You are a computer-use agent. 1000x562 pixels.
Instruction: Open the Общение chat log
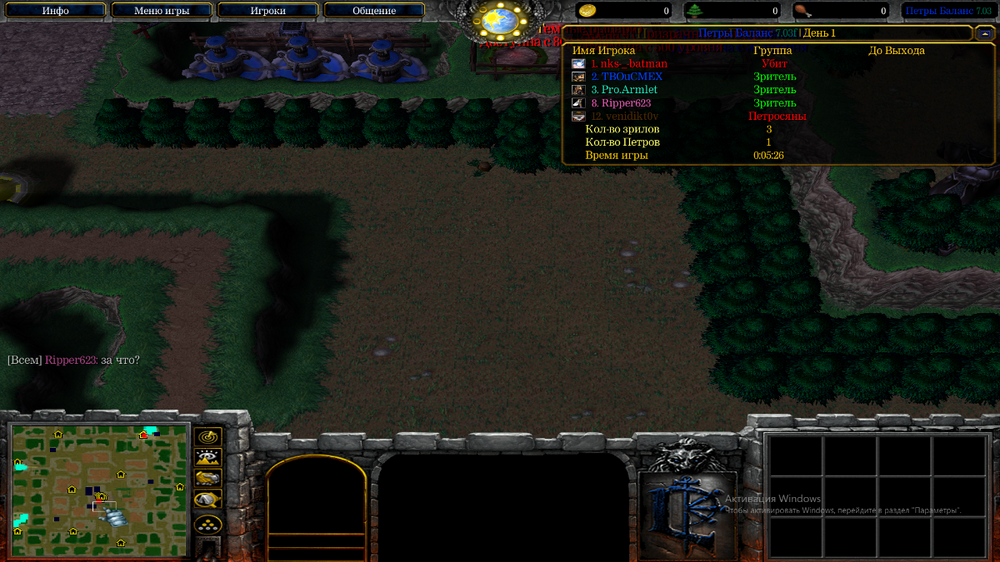[x=374, y=11]
